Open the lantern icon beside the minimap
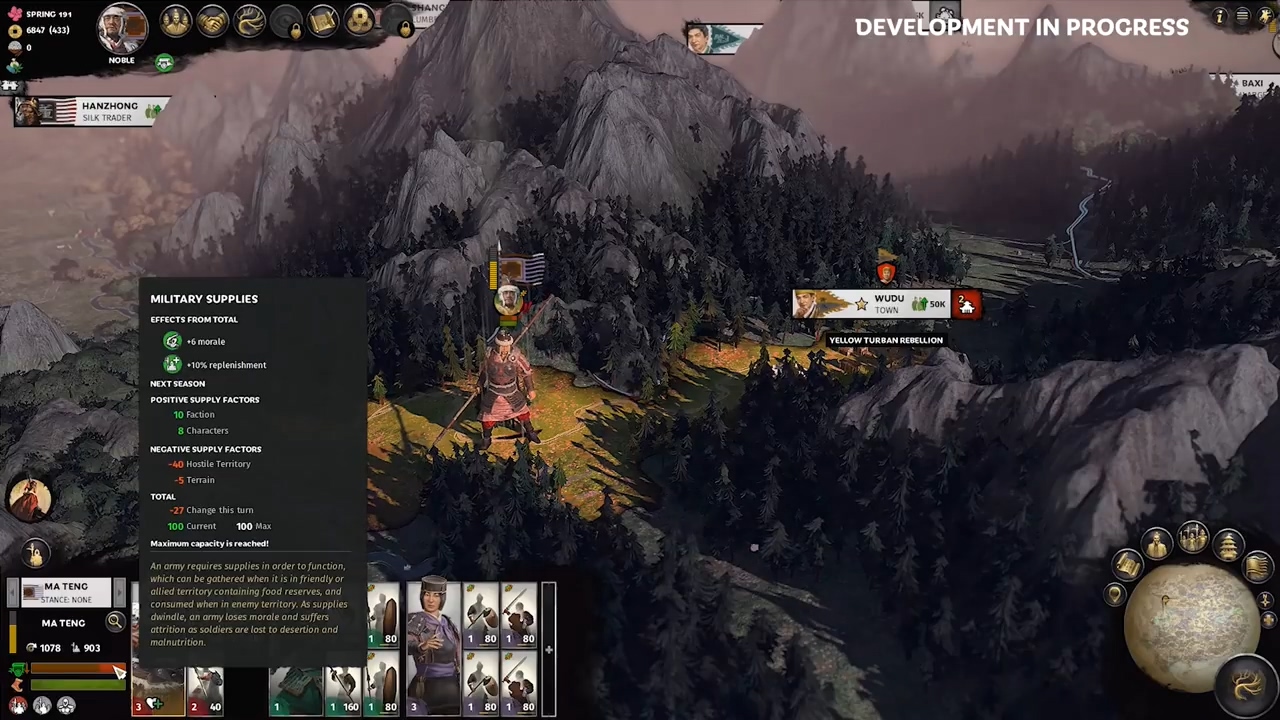 click(1229, 547)
